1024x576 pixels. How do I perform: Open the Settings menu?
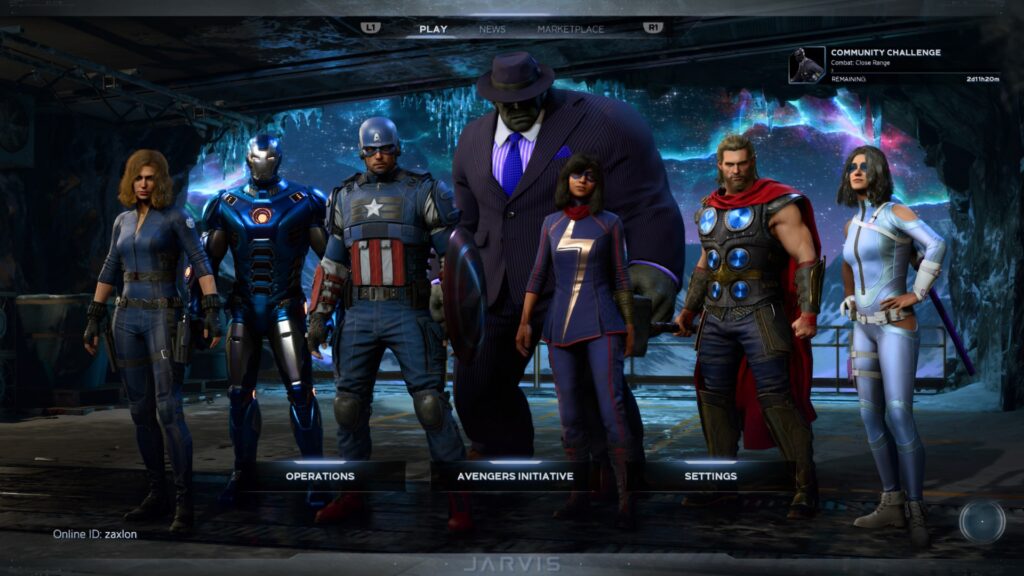coord(711,476)
